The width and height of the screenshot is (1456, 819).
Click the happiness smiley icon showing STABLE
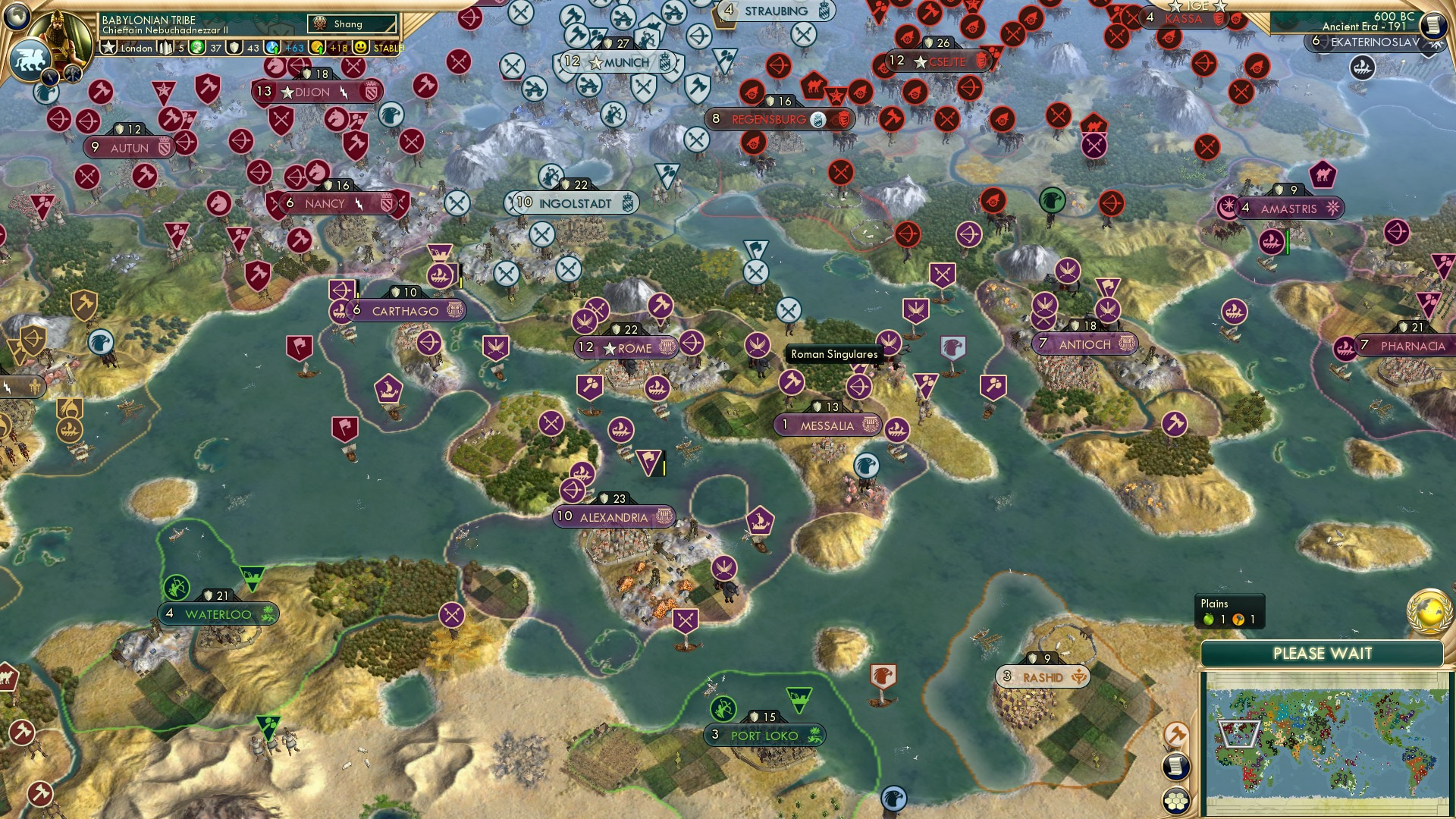360,48
